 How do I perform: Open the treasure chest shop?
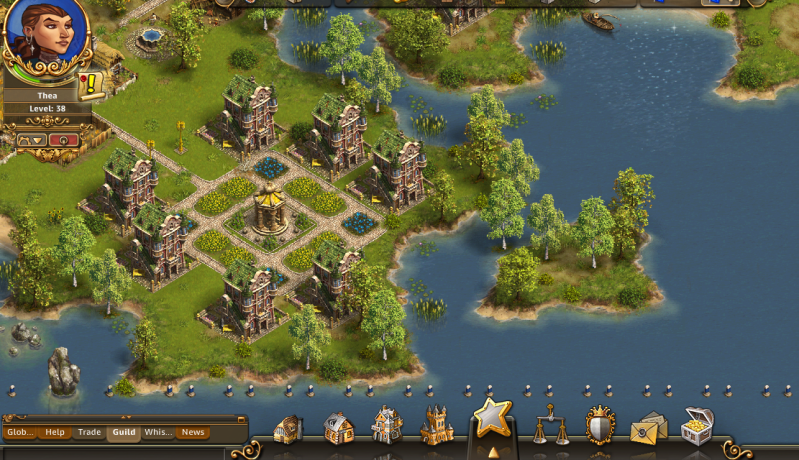[697, 425]
